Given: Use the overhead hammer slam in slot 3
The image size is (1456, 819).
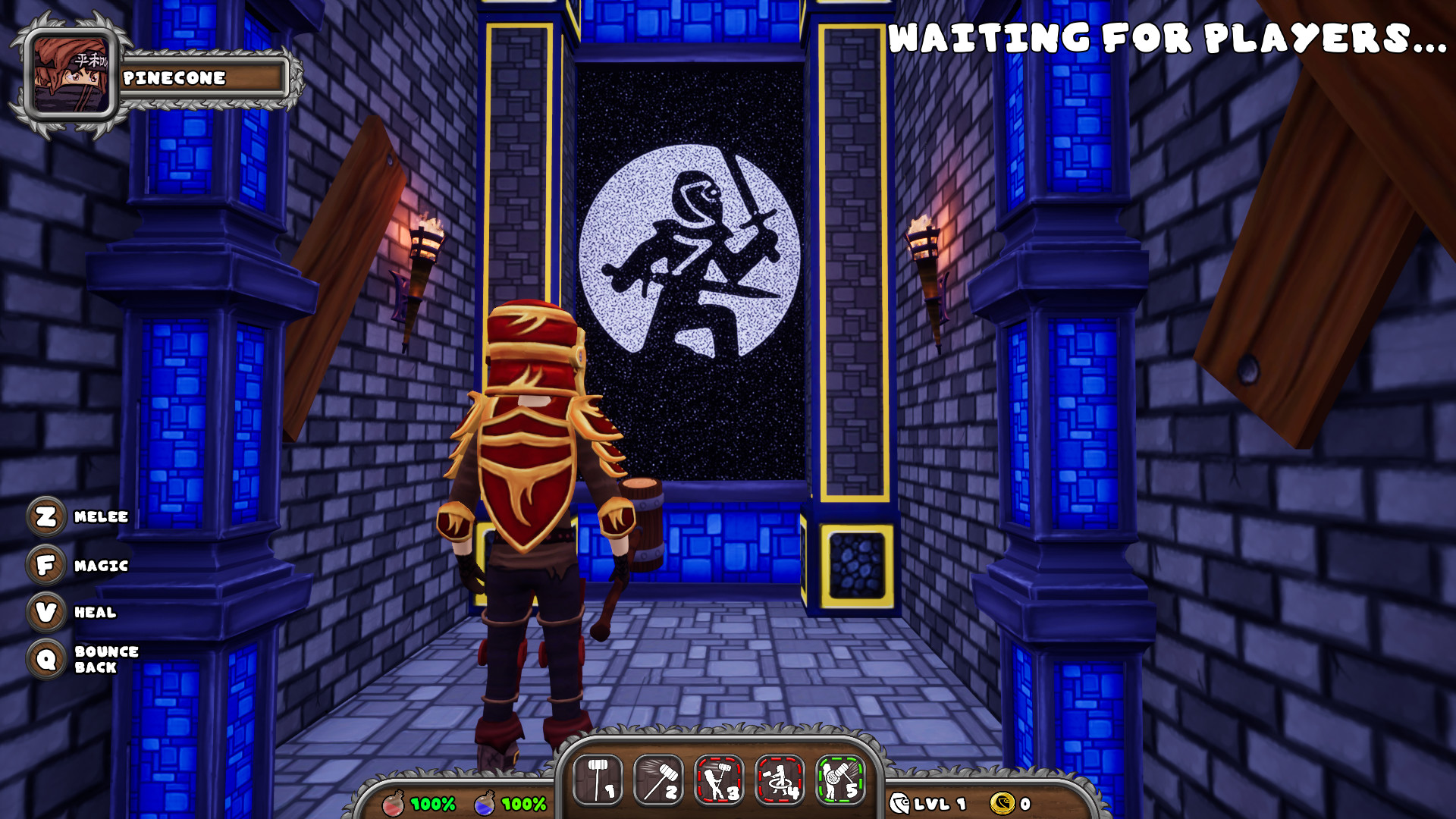Looking at the screenshot, I should tap(719, 780).
